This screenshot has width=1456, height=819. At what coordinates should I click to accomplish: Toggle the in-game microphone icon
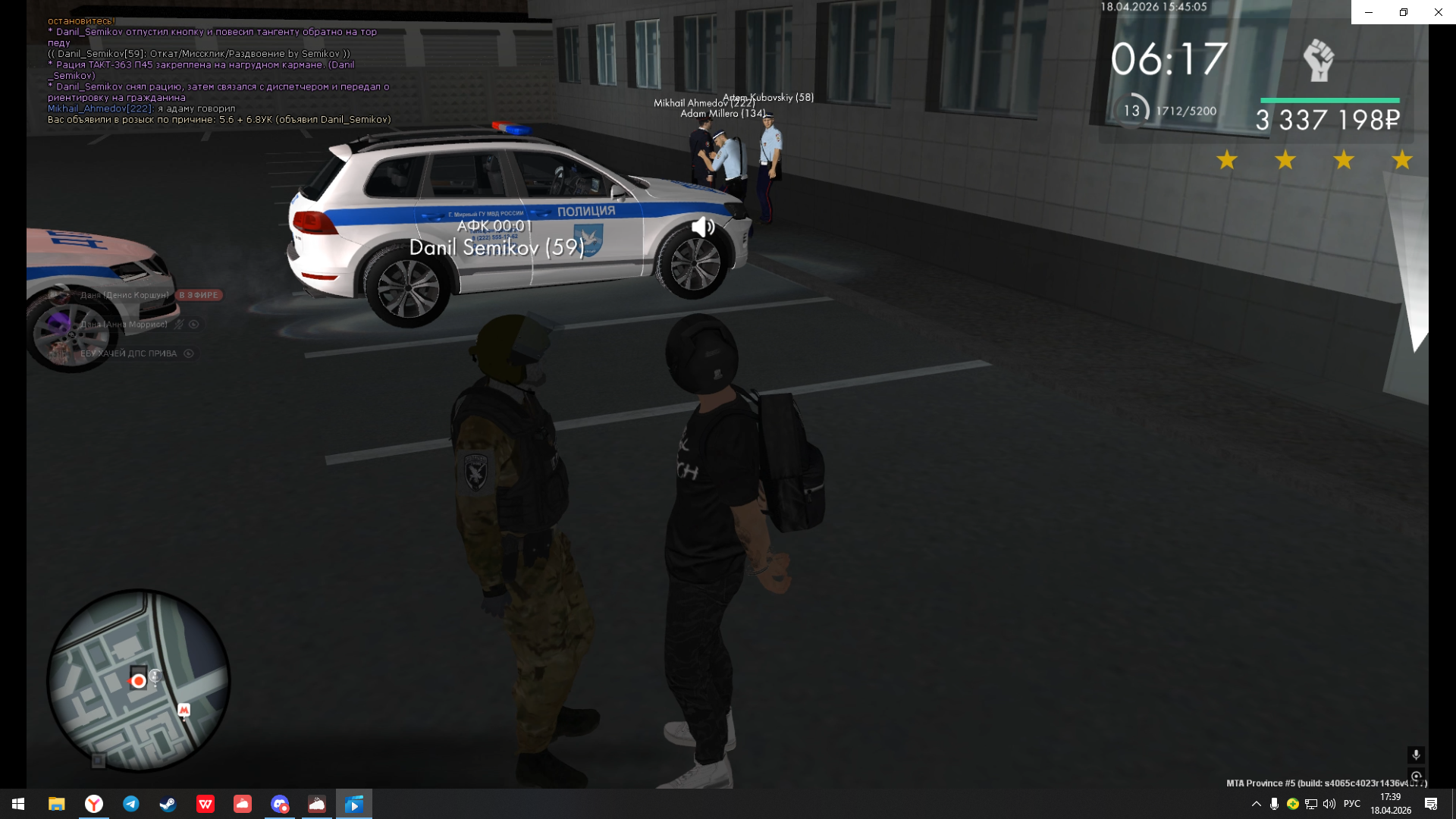click(x=1416, y=755)
